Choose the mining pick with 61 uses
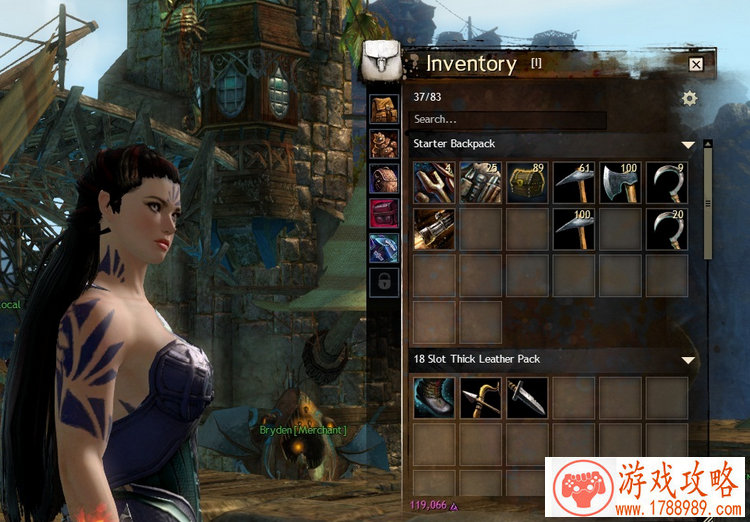Viewport: 750px width, 522px height. (x=574, y=182)
